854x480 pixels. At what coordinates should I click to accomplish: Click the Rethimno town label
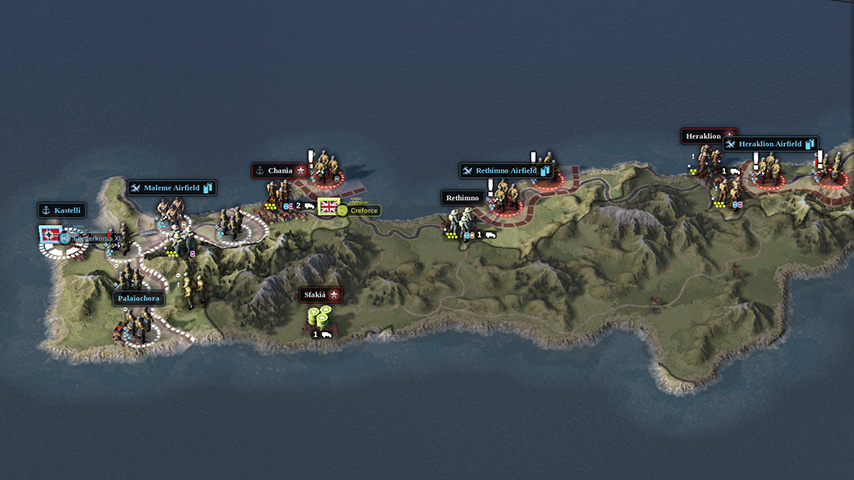[463, 198]
